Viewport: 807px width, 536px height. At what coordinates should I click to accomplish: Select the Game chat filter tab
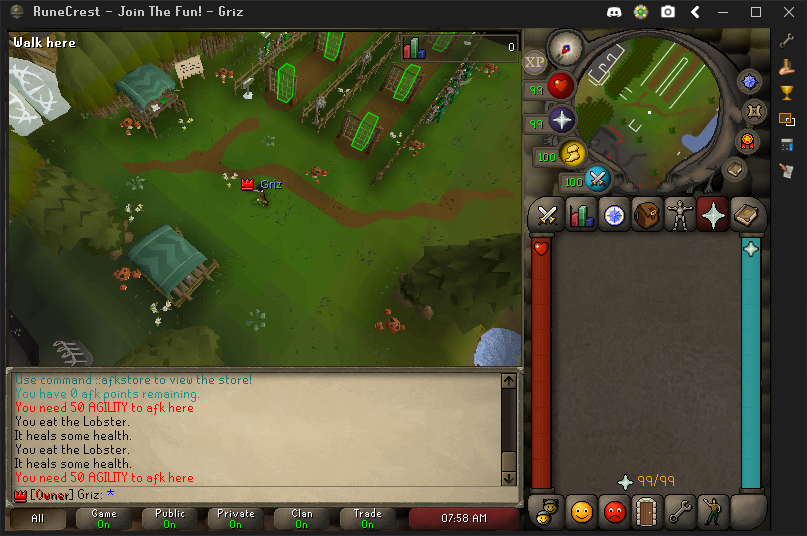click(104, 518)
